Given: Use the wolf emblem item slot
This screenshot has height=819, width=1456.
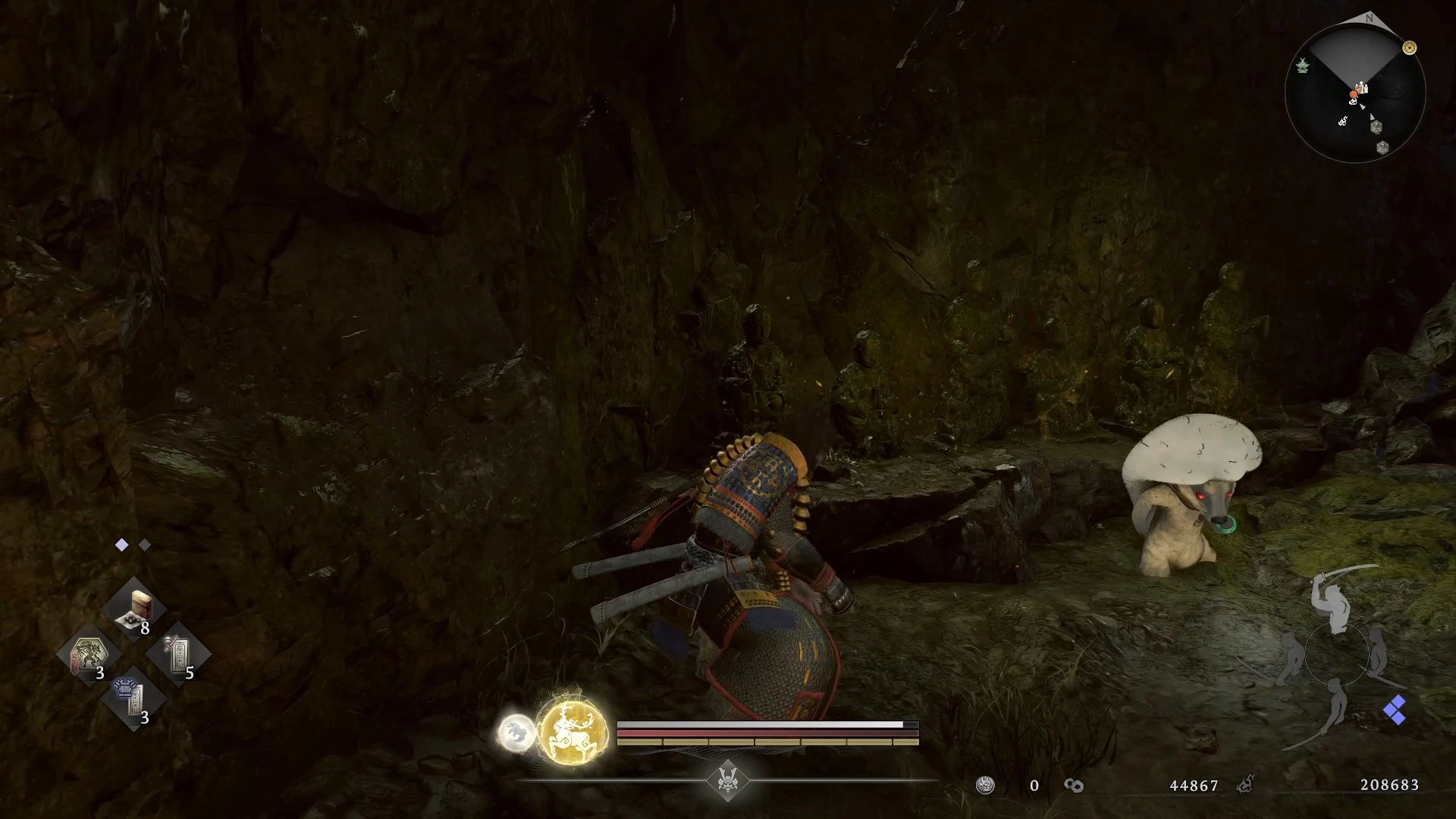Looking at the screenshot, I should [x=88, y=655].
